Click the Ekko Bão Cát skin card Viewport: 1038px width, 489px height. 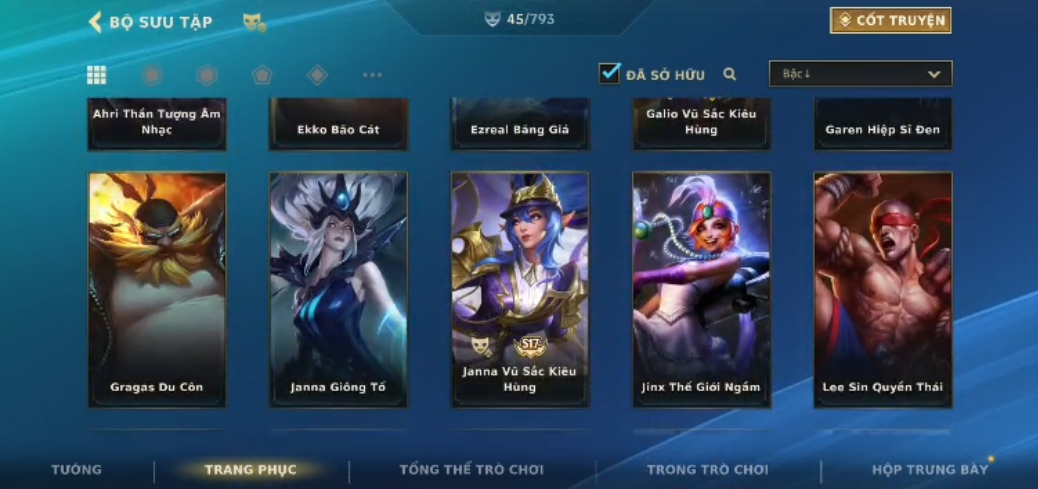[338, 125]
